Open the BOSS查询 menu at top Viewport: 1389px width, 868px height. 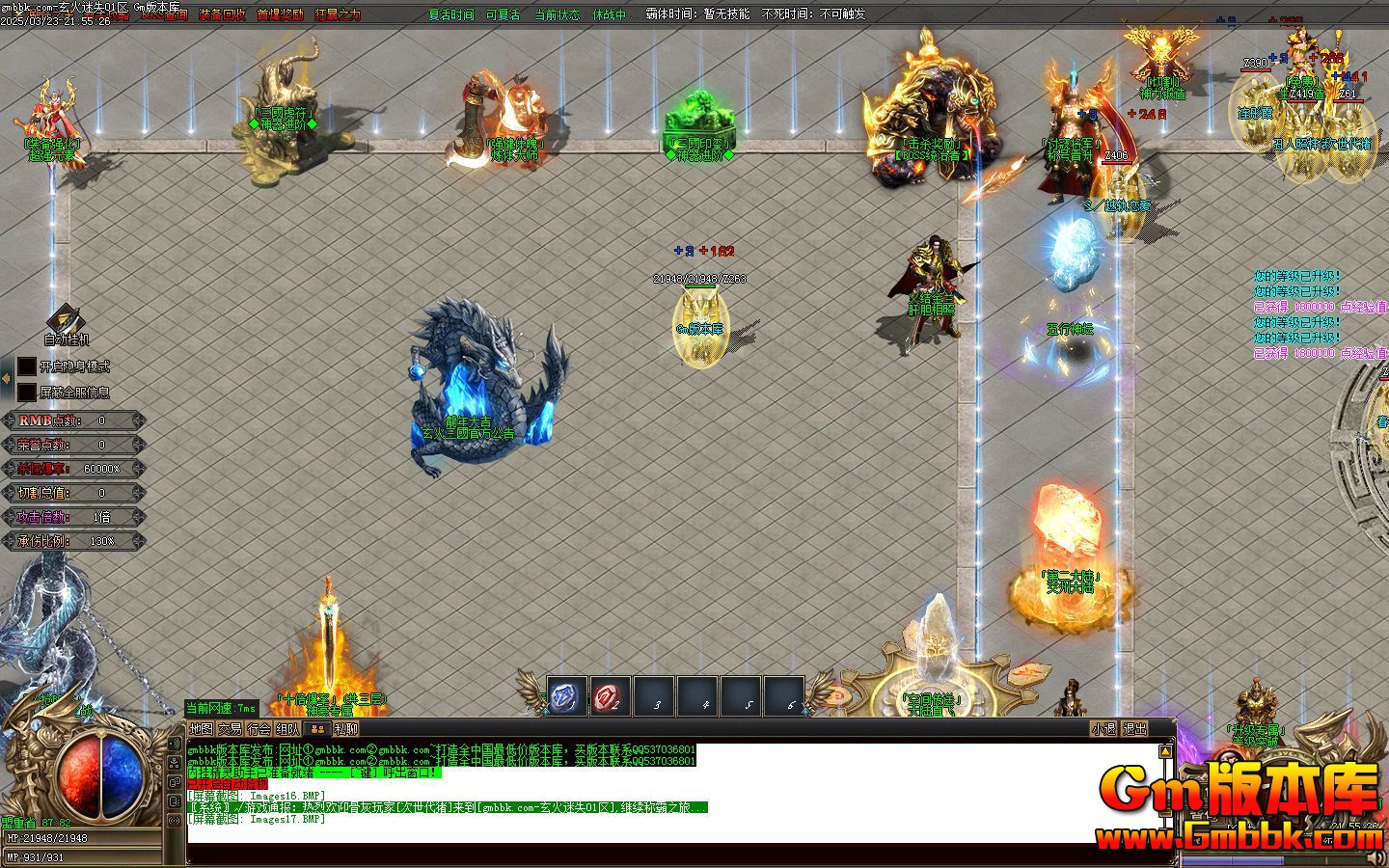tap(162, 14)
